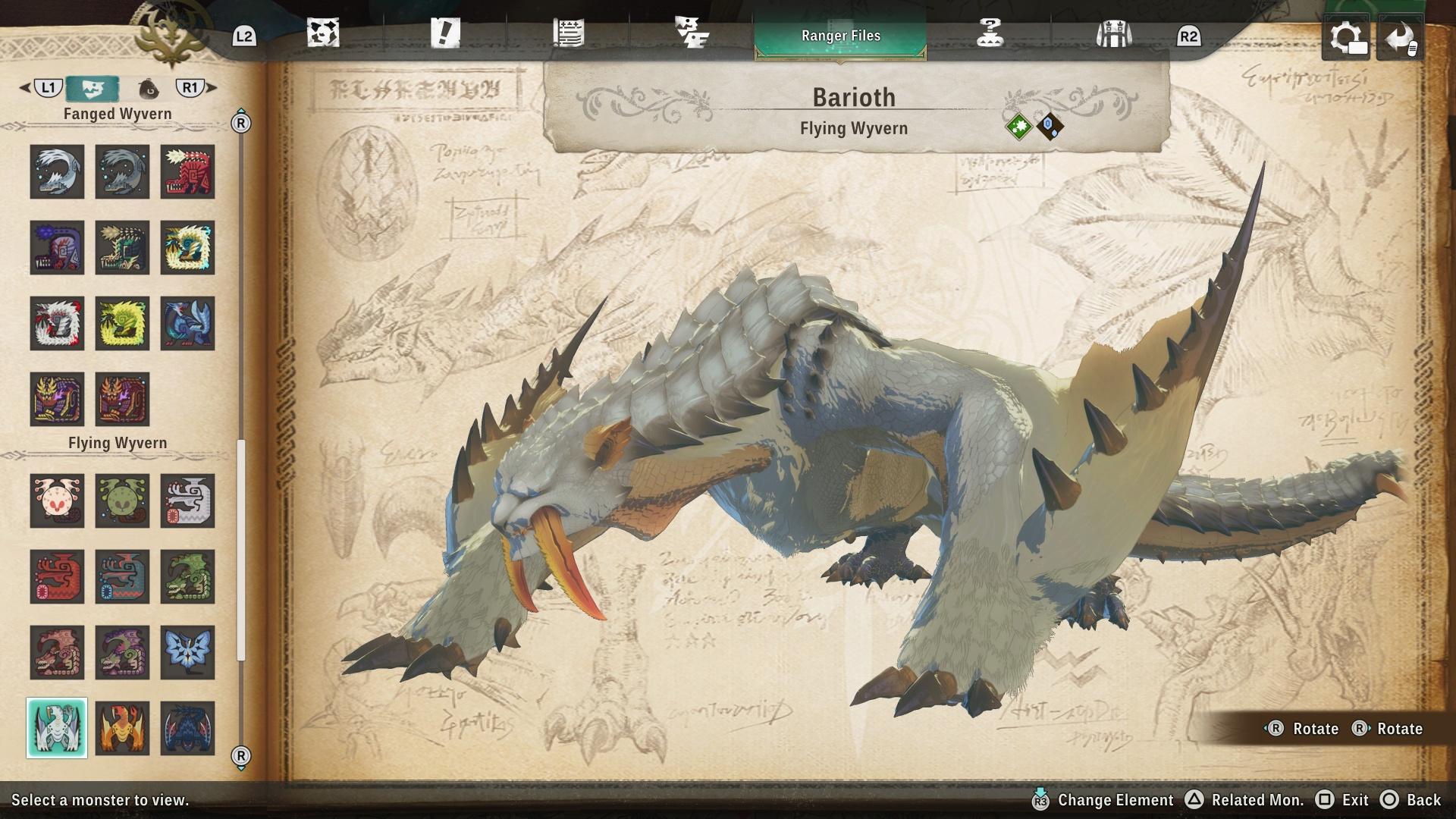The image size is (1456, 819).
Task: Click the quest exclamation mark icon in top bar
Action: (x=446, y=32)
